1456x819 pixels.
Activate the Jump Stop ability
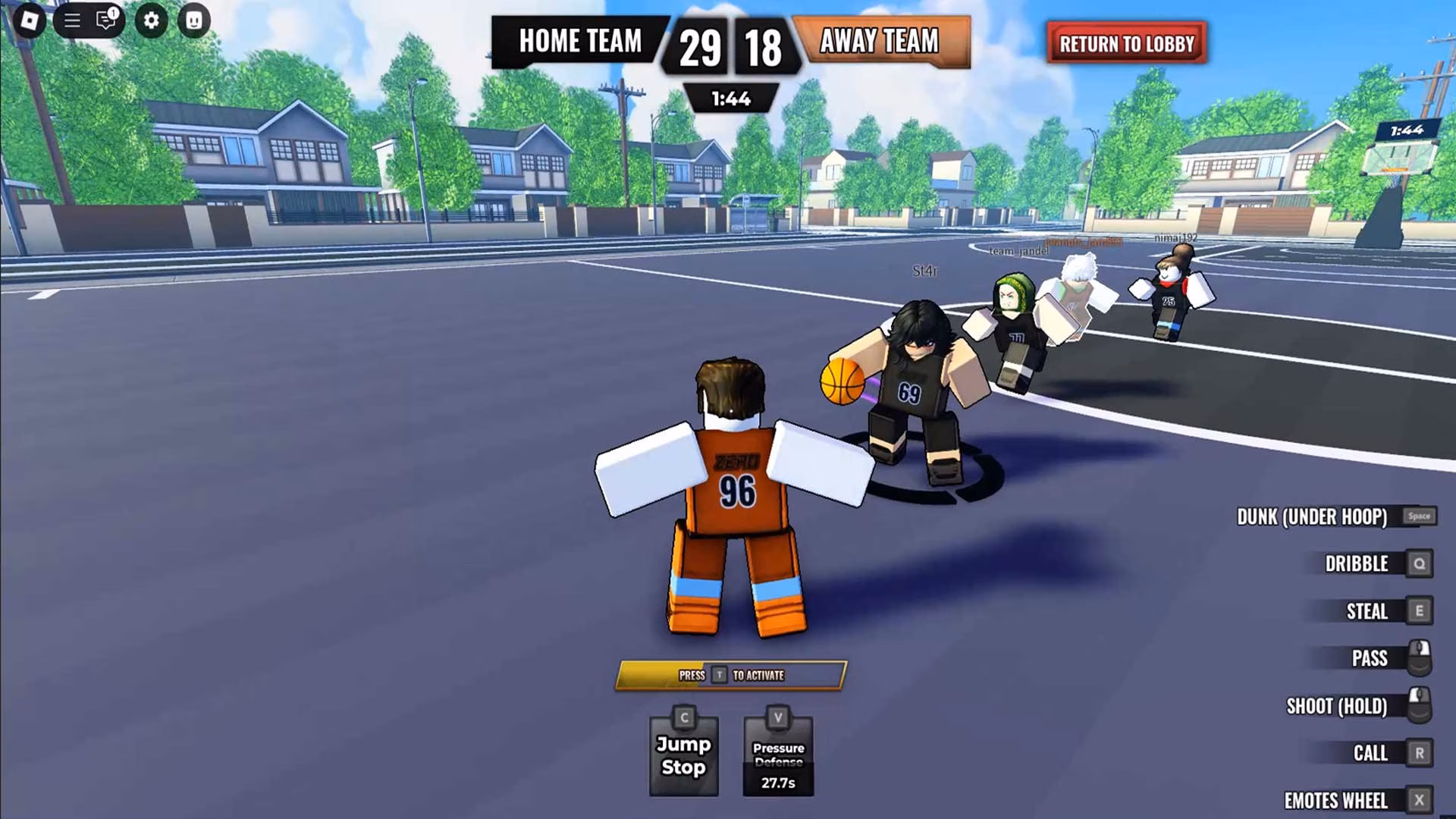(x=682, y=751)
